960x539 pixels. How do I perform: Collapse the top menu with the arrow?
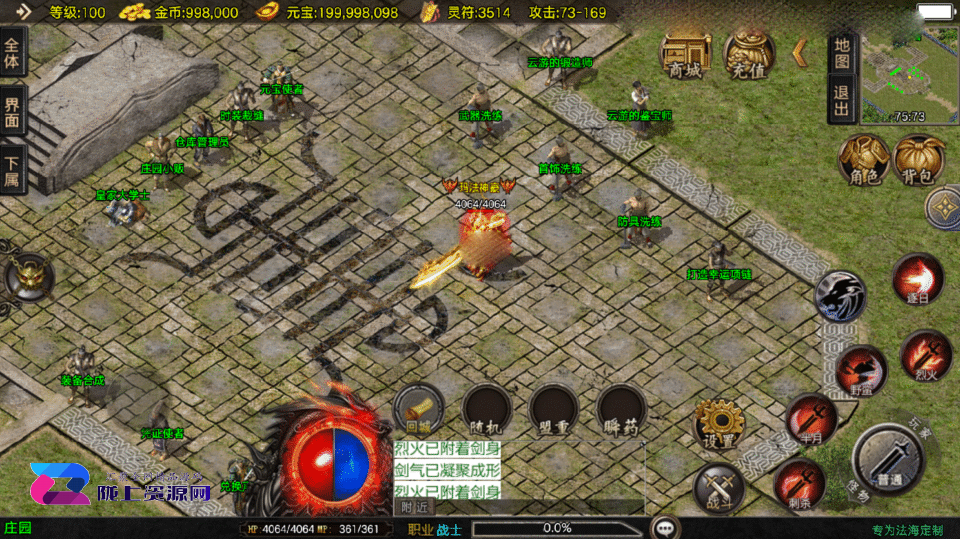coord(800,53)
